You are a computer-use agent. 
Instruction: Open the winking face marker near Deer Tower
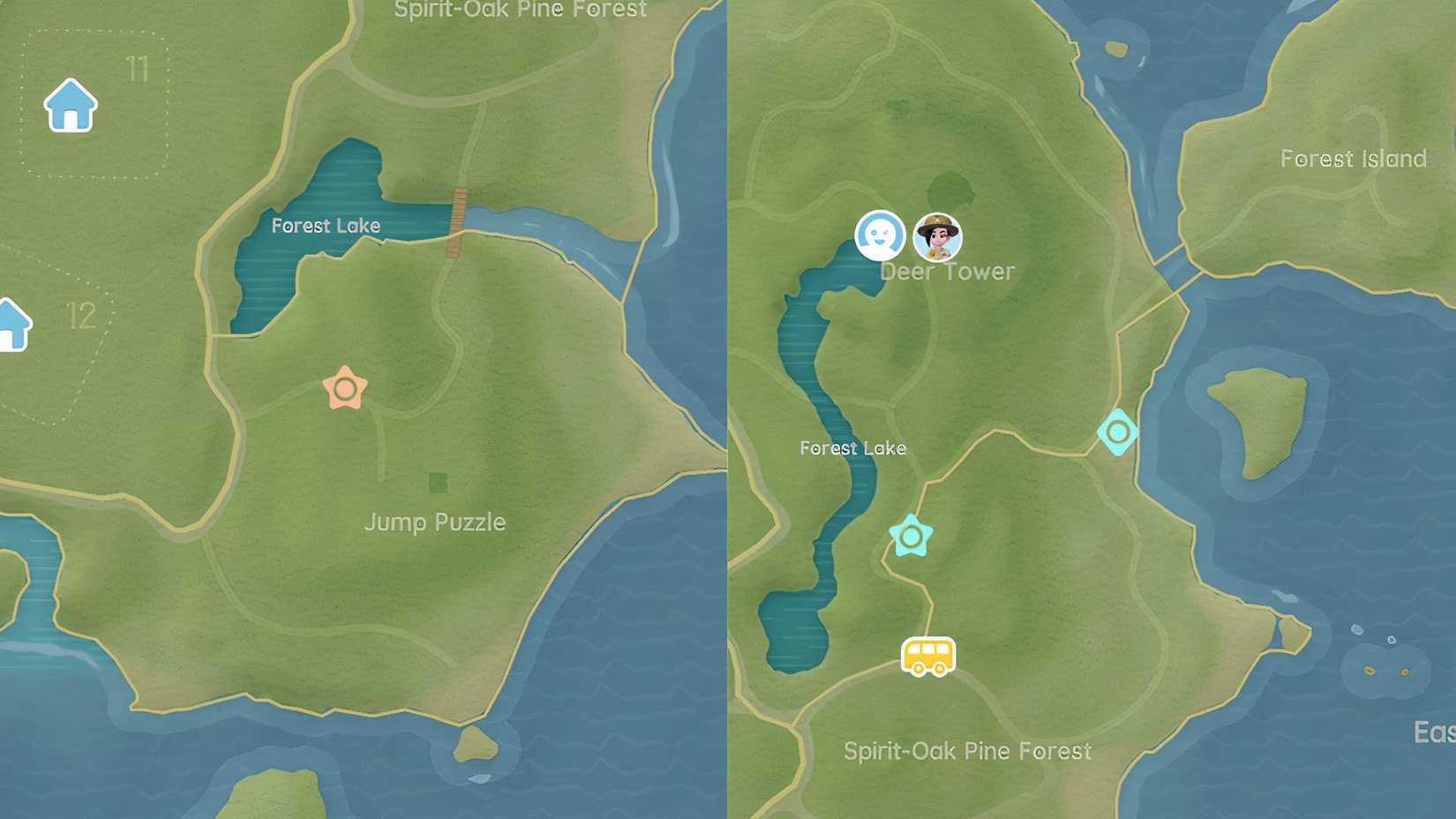click(879, 235)
